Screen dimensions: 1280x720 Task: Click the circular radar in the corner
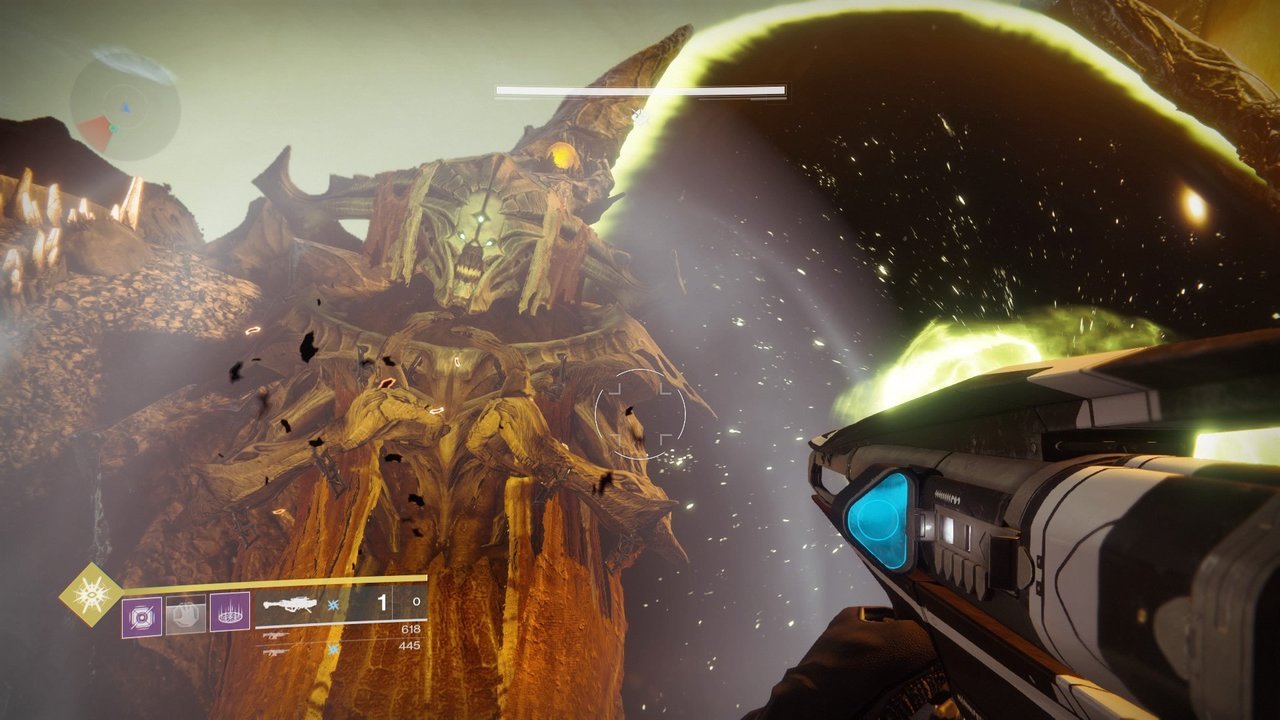[125, 105]
